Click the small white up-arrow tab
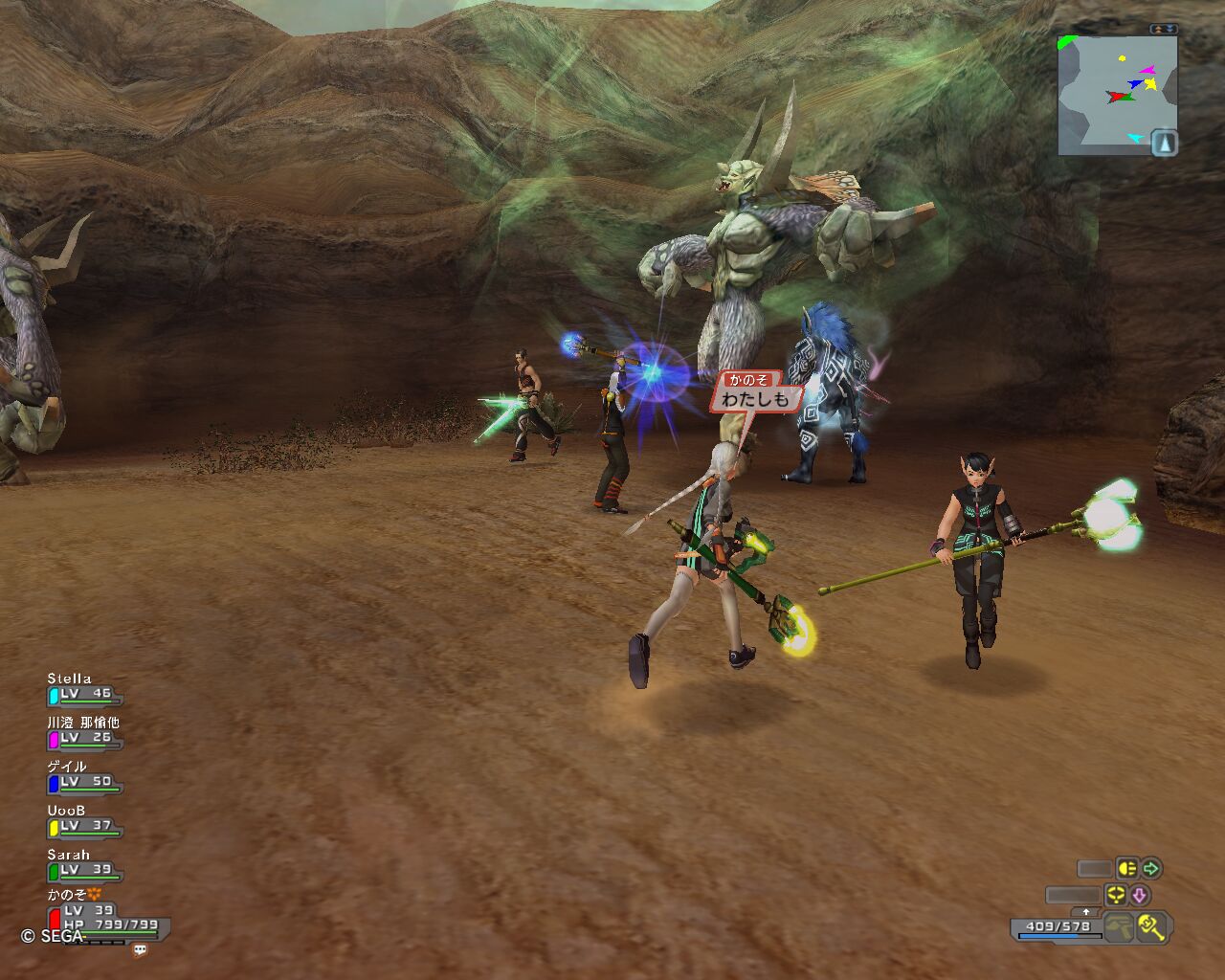 [x=1085, y=912]
